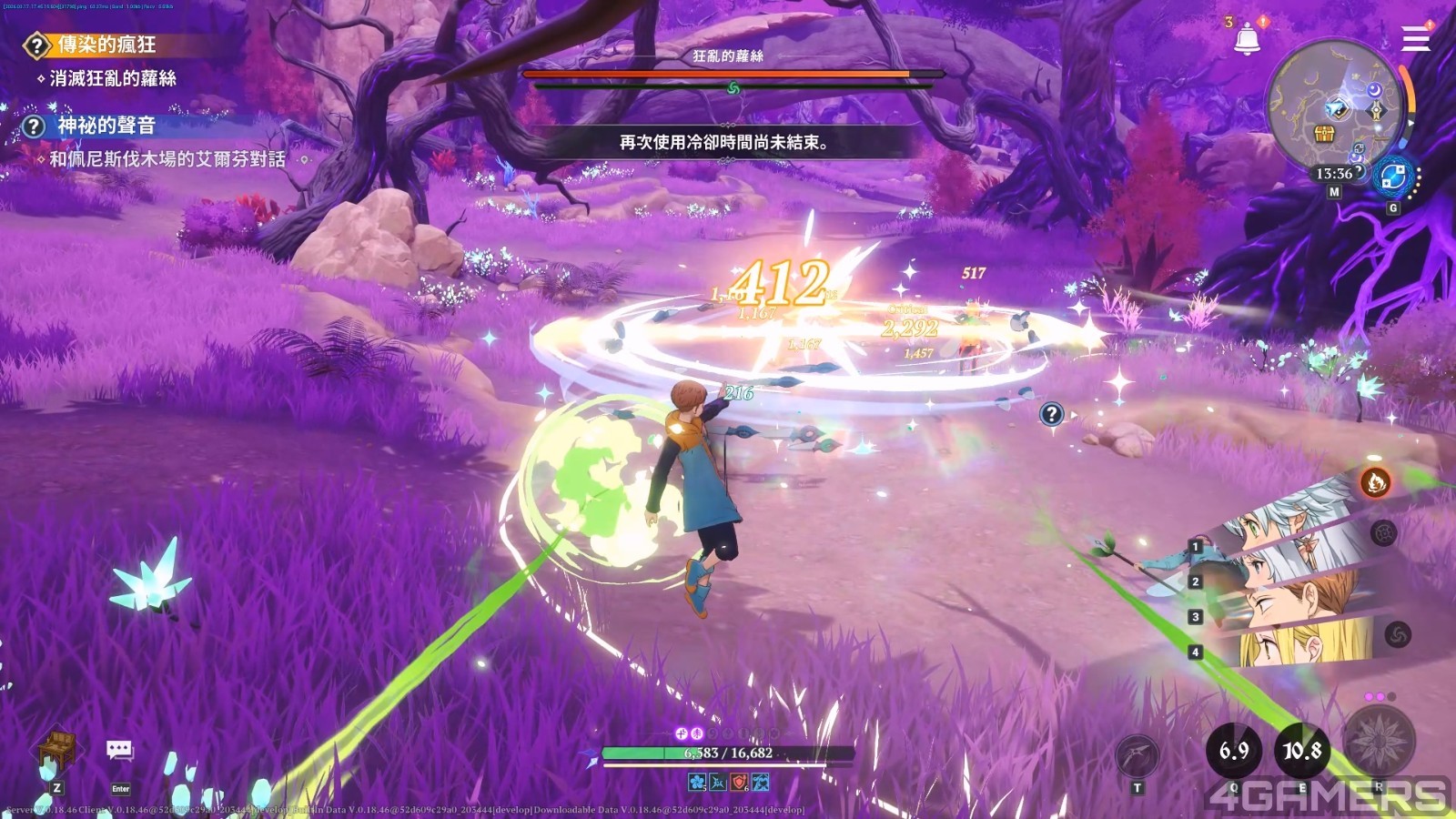Trigger the flower-emblem ultimate skill
Image resolution: width=1456 pixels, height=819 pixels.
[1380, 739]
